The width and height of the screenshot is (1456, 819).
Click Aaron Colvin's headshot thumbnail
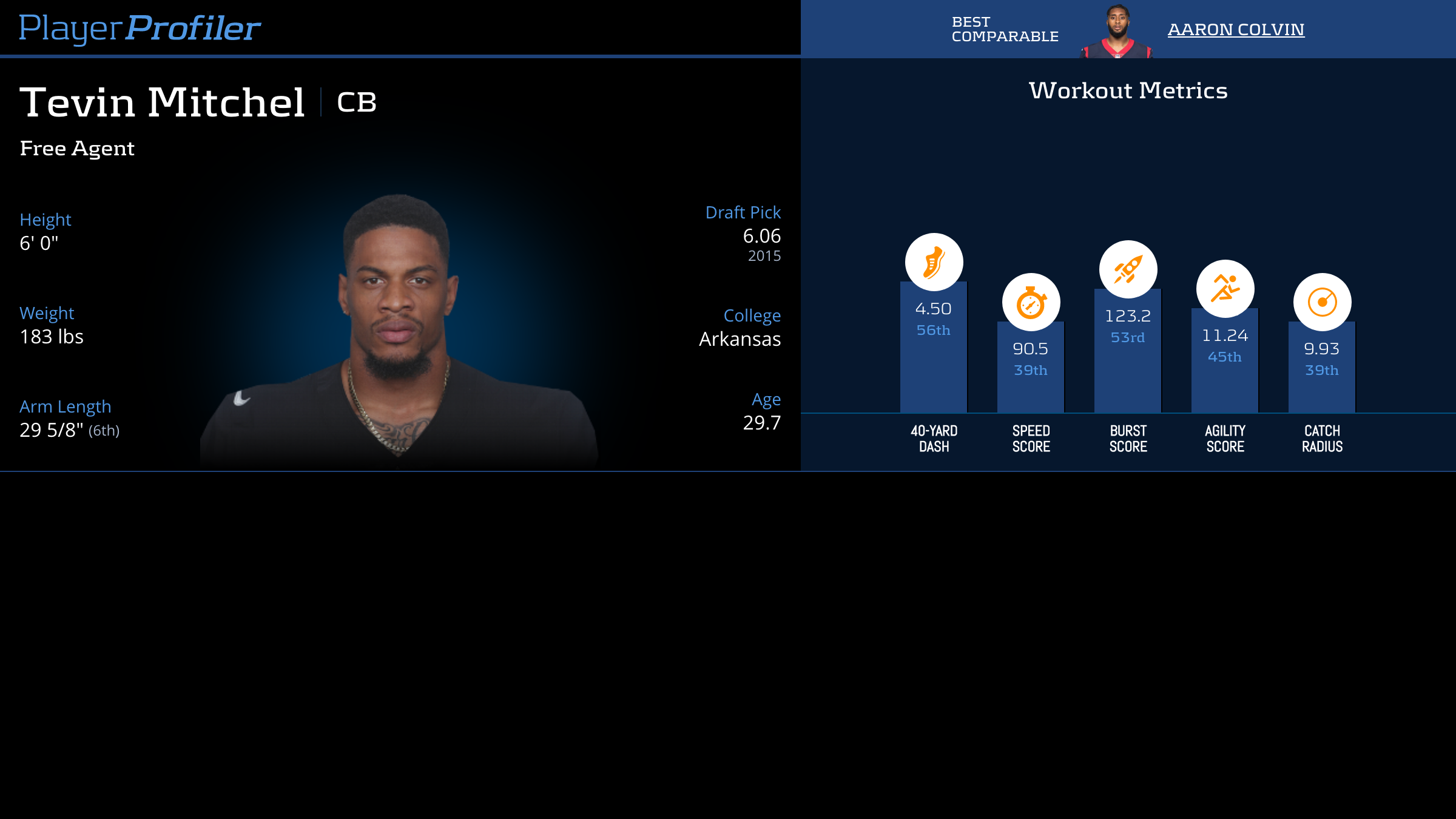1116,32
